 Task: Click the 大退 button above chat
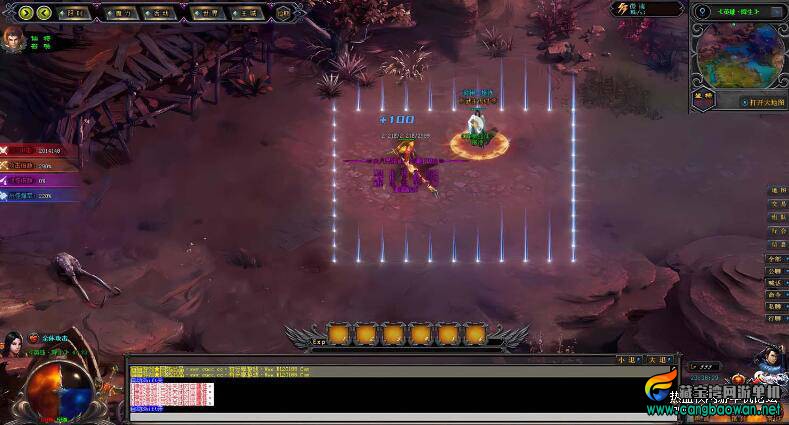coord(656,358)
